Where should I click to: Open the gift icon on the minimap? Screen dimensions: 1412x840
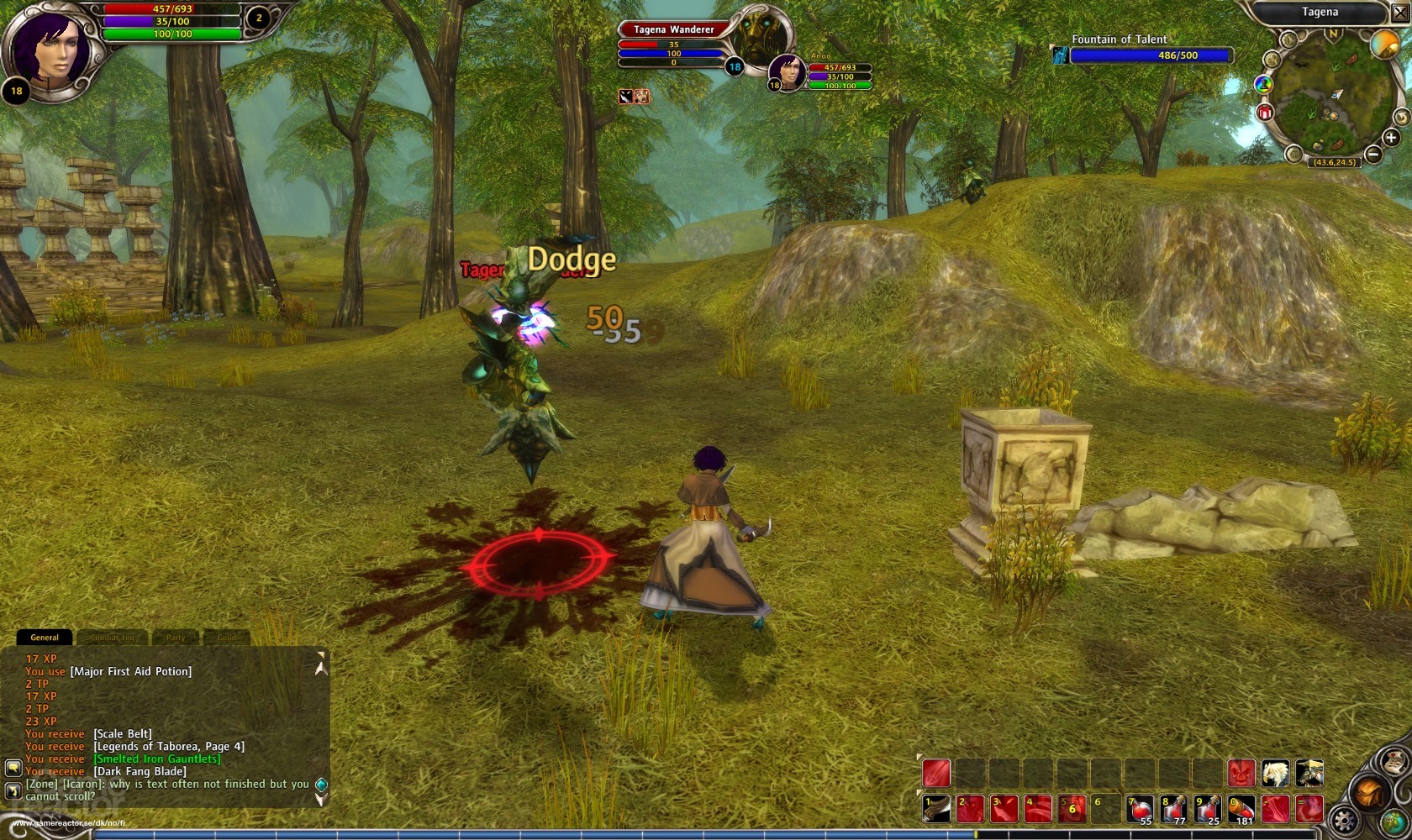point(1264,111)
